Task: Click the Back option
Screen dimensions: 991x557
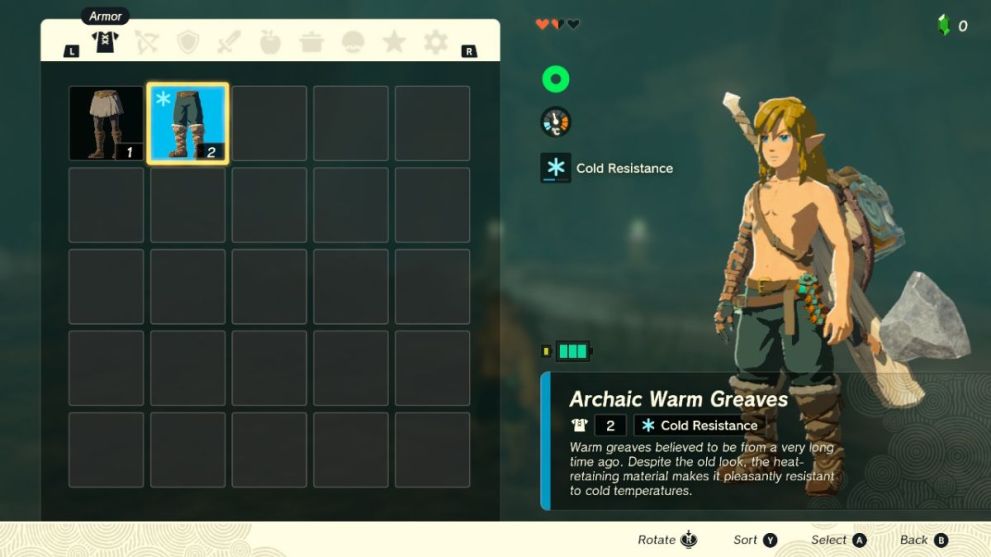Action: coord(923,540)
